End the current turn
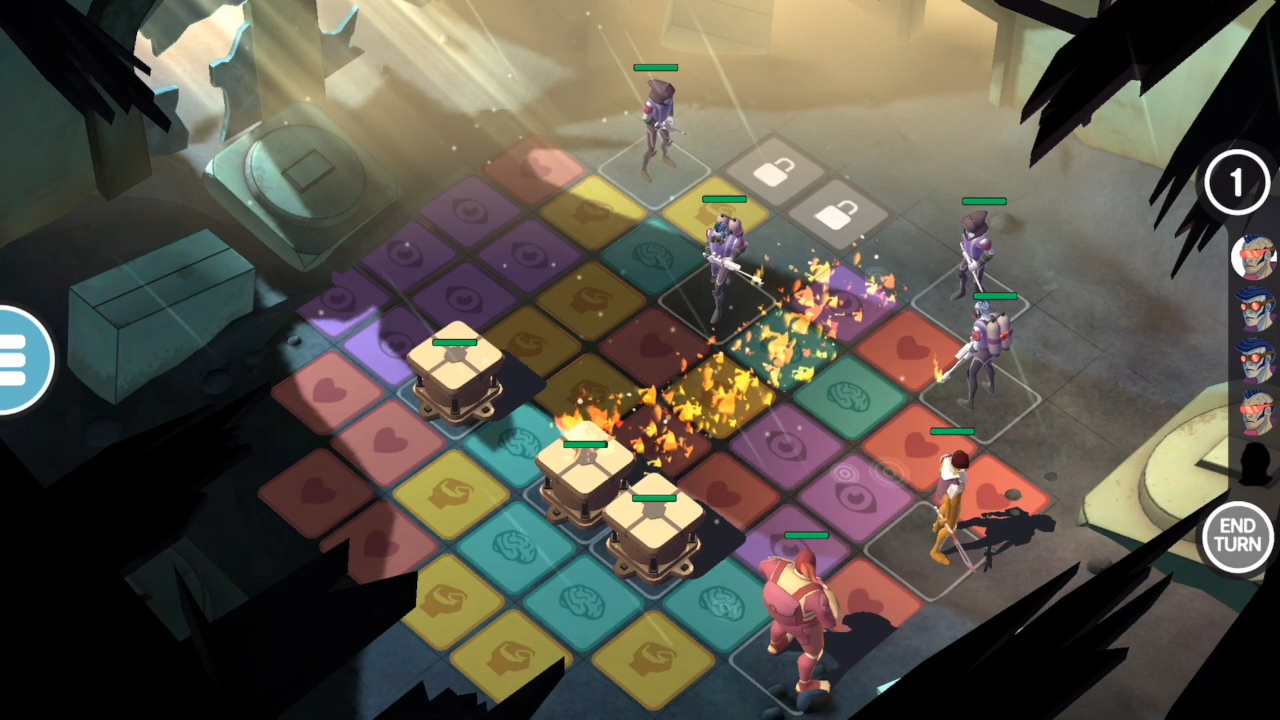This screenshot has width=1280, height=720. [x=1237, y=537]
